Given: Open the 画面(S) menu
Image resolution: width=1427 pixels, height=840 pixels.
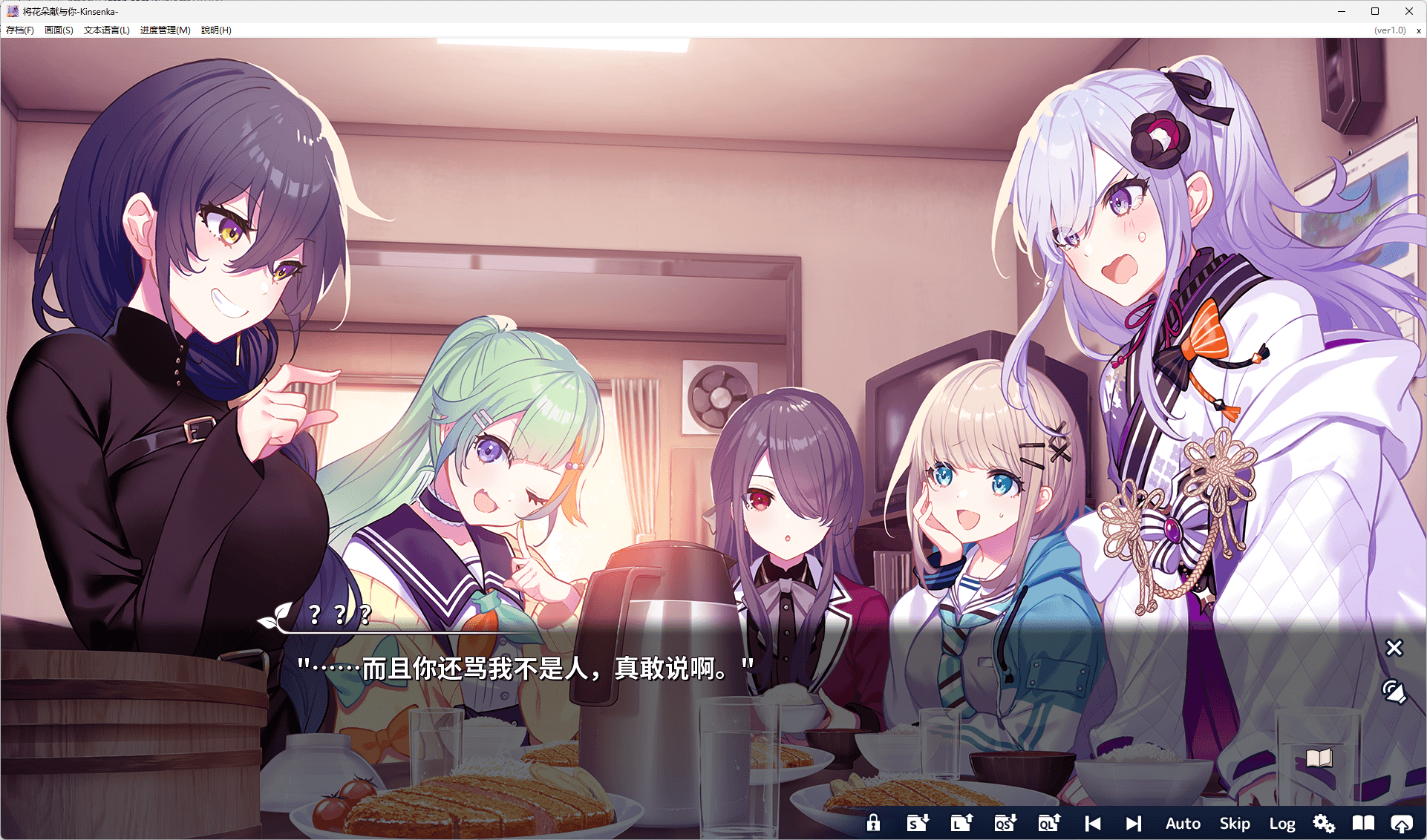Looking at the screenshot, I should [58, 30].
